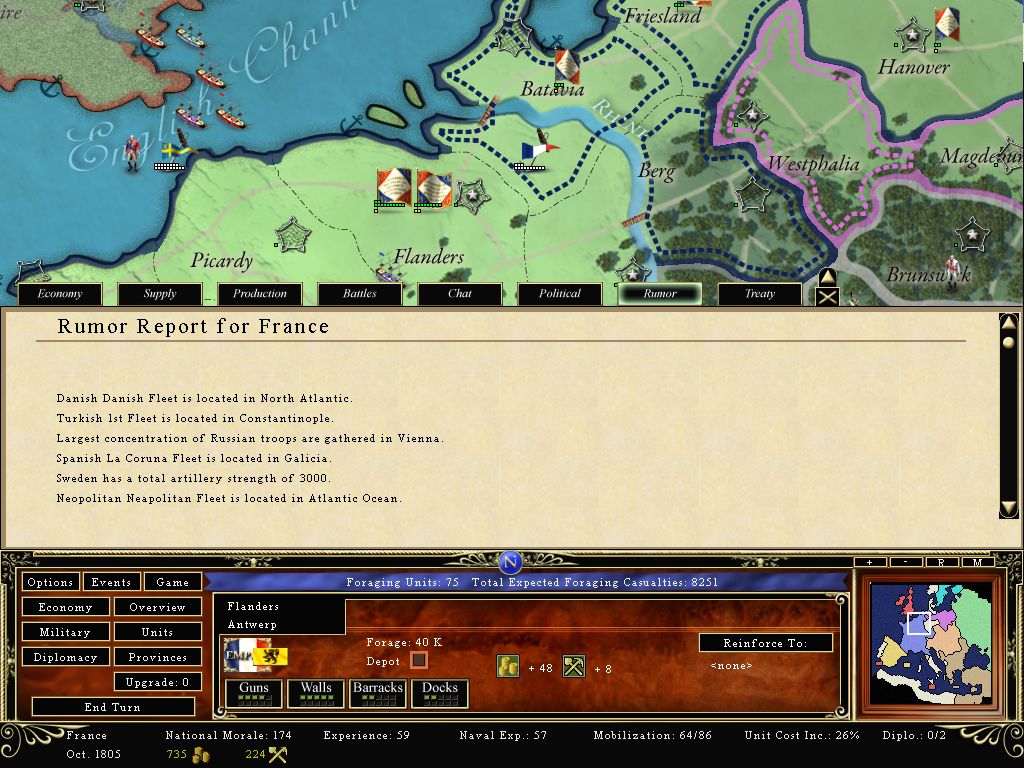Show the Production report tab
The height and width of the screenshot is (768, 1024).
260,294
